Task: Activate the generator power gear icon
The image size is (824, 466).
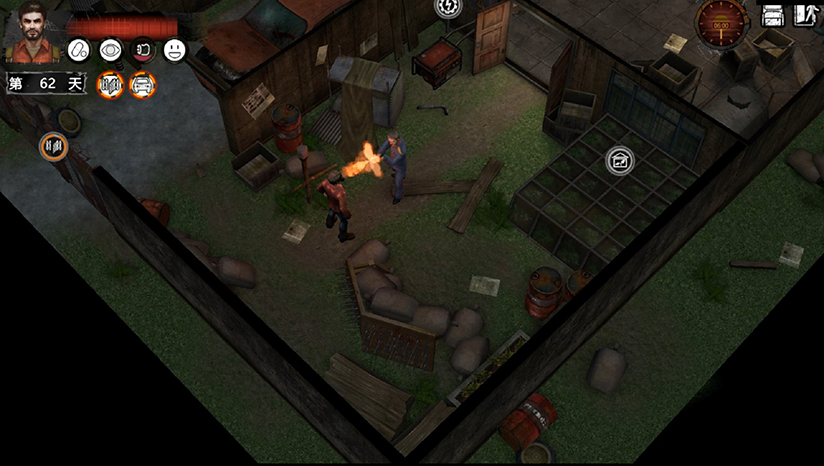Action: click(448, 7)
